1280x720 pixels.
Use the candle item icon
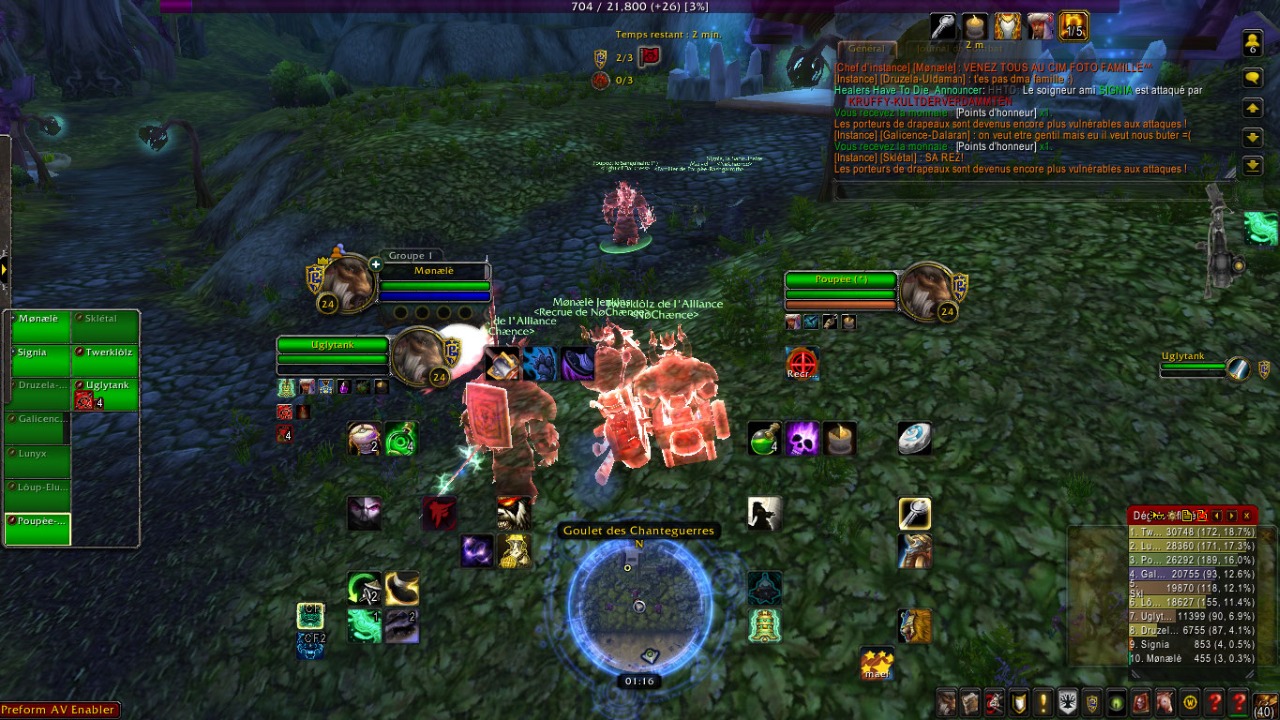pos(839,439)
